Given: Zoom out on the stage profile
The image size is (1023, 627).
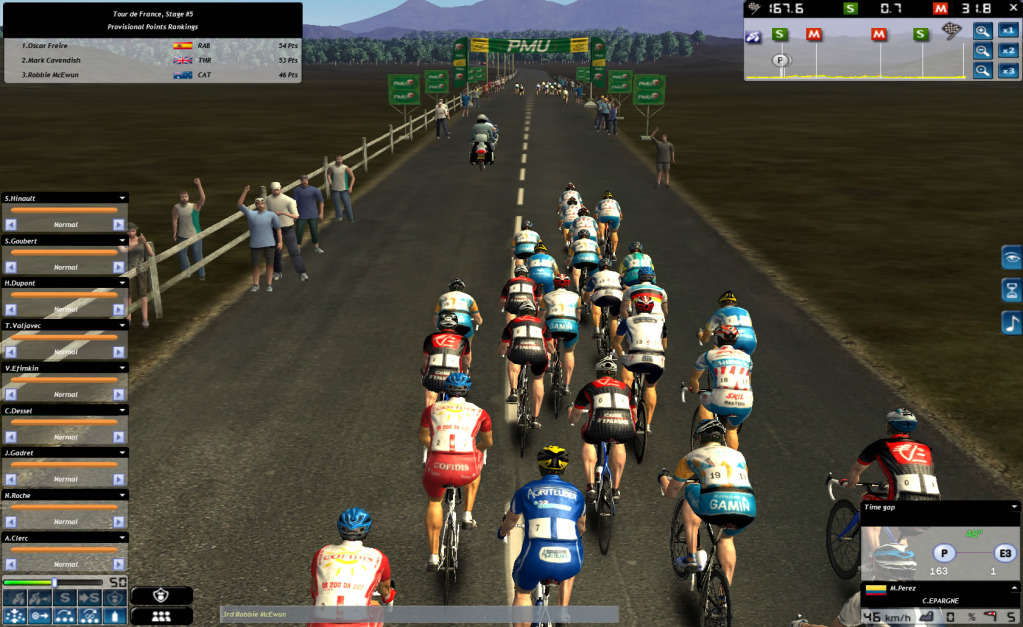Looking at the screenshot, I should [x=983, y=51].
